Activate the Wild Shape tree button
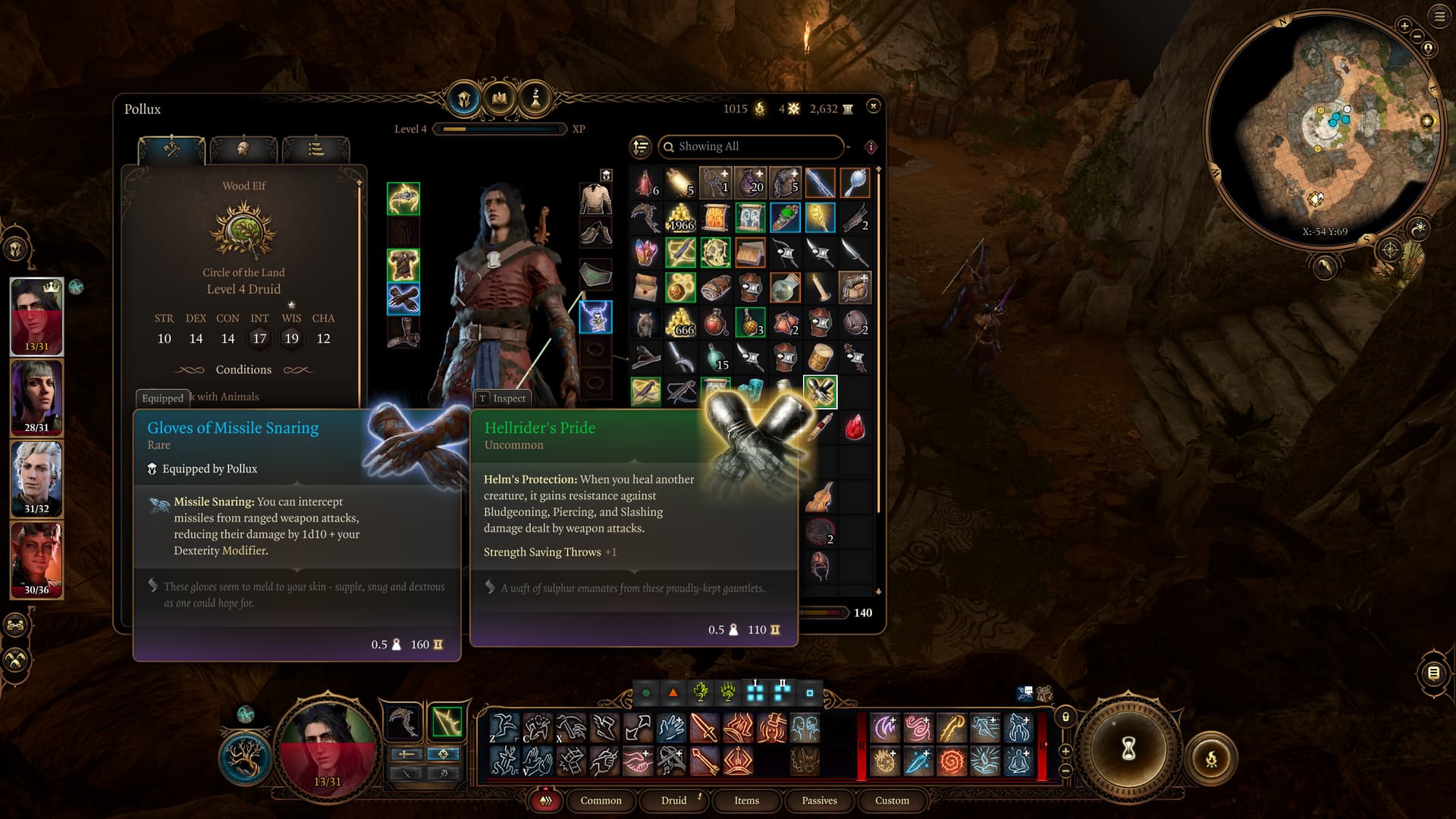This screenshot has width=1456, height=819. point(245,758)
